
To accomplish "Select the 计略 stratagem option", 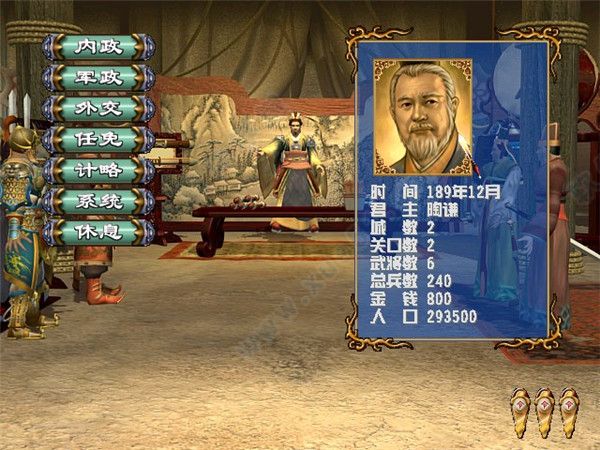I will (98, 170).
